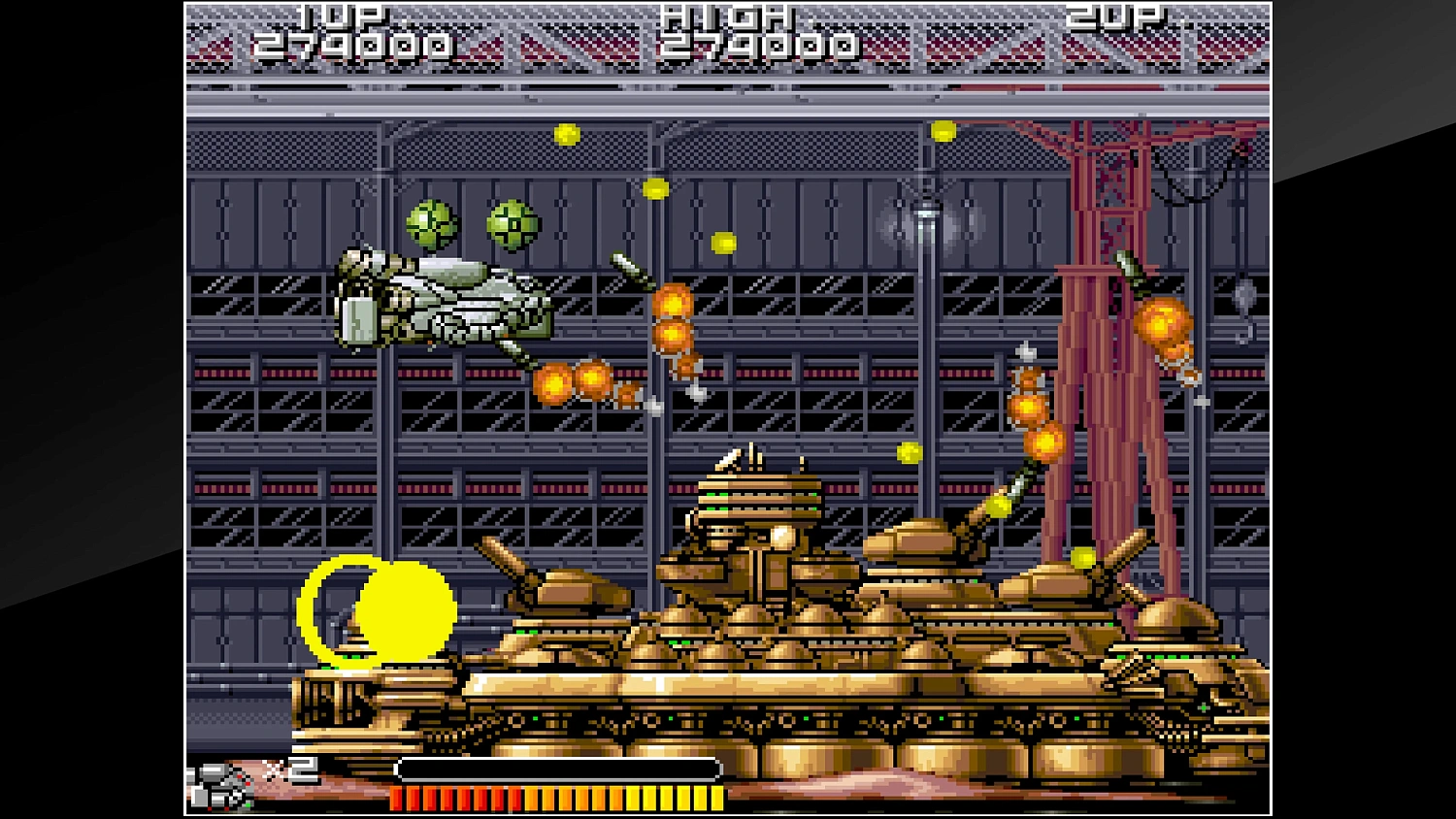The width and height of the screenshot is (1456, 819).
Task: Click the white boss health bar
Action: (x=553, y=769)
